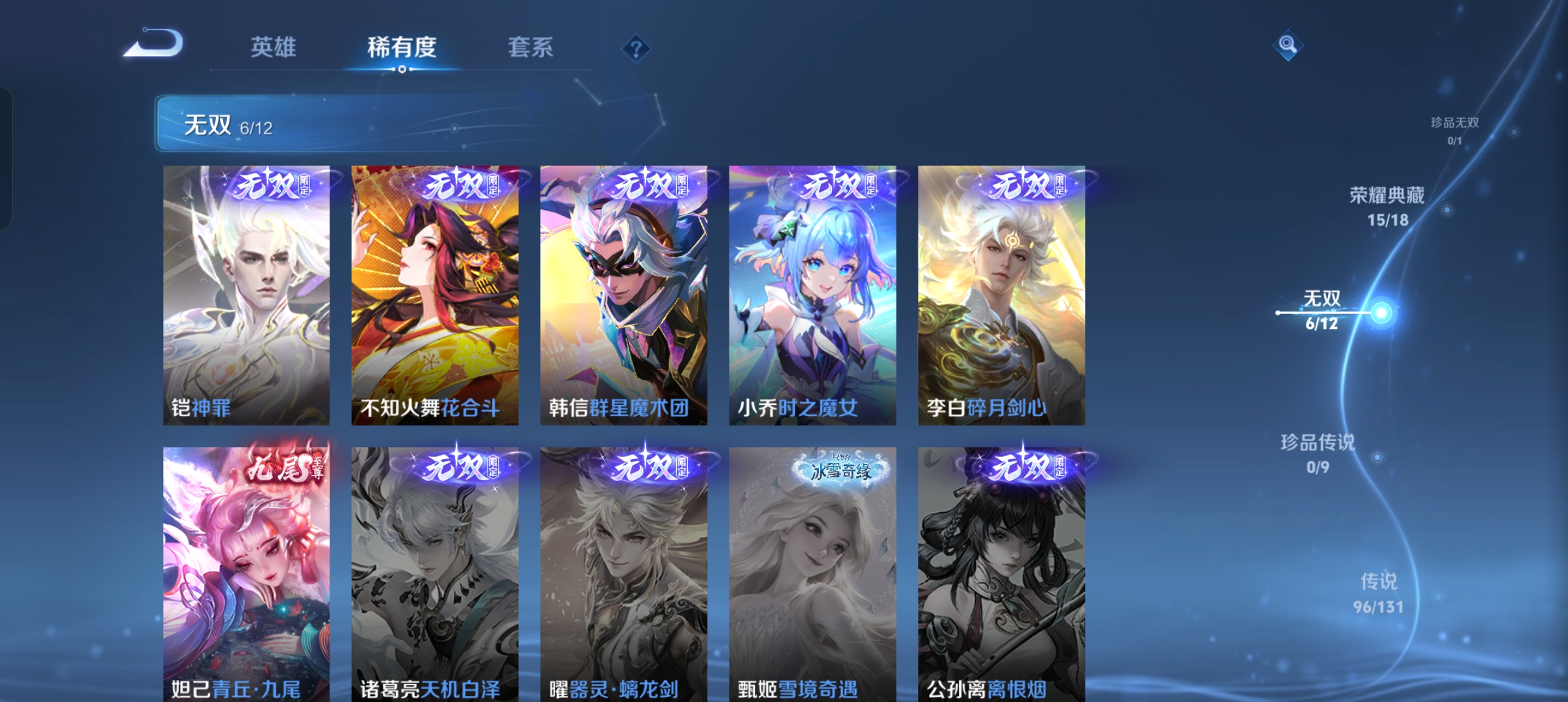The image size is (1568, 702).
Task: Select the 稀有度 tab
Action: click(401, 47)
